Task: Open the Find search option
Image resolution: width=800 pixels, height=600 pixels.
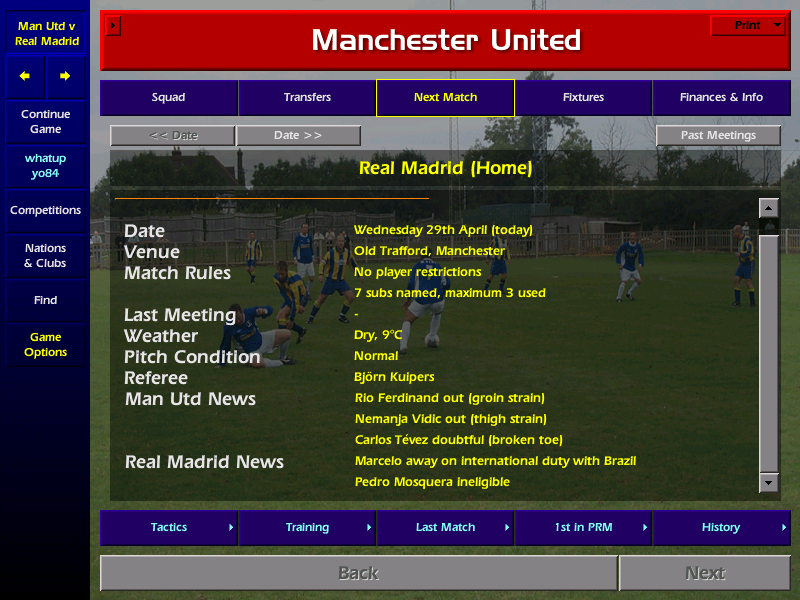Action: click(x=45, y=300)
